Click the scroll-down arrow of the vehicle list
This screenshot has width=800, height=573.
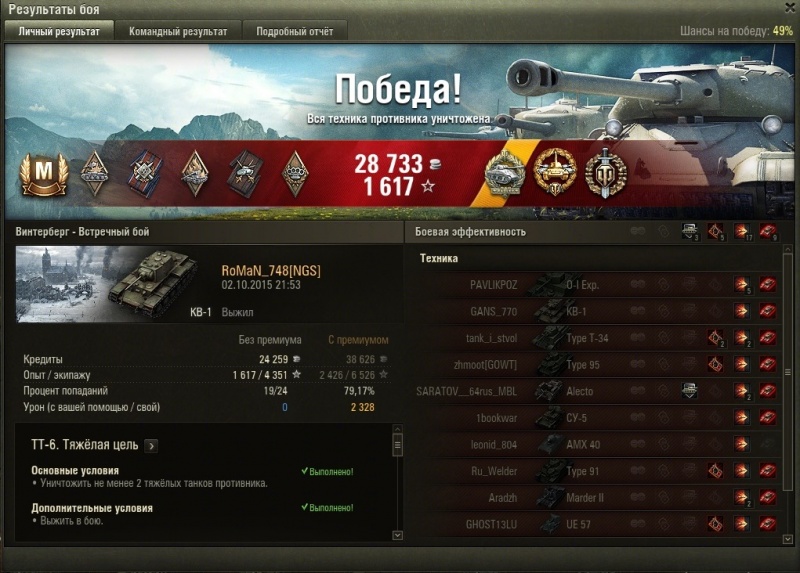click(x=789, y=536)
